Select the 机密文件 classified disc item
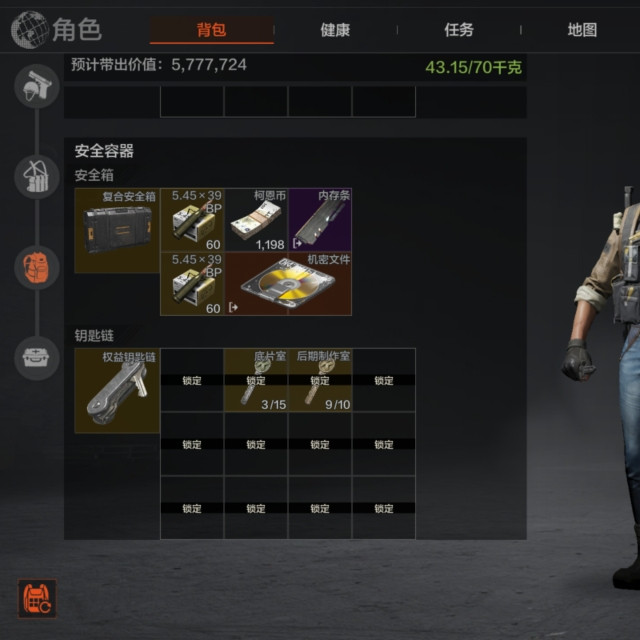The width and height of the screenshot is (640, 640). point(288,284)
